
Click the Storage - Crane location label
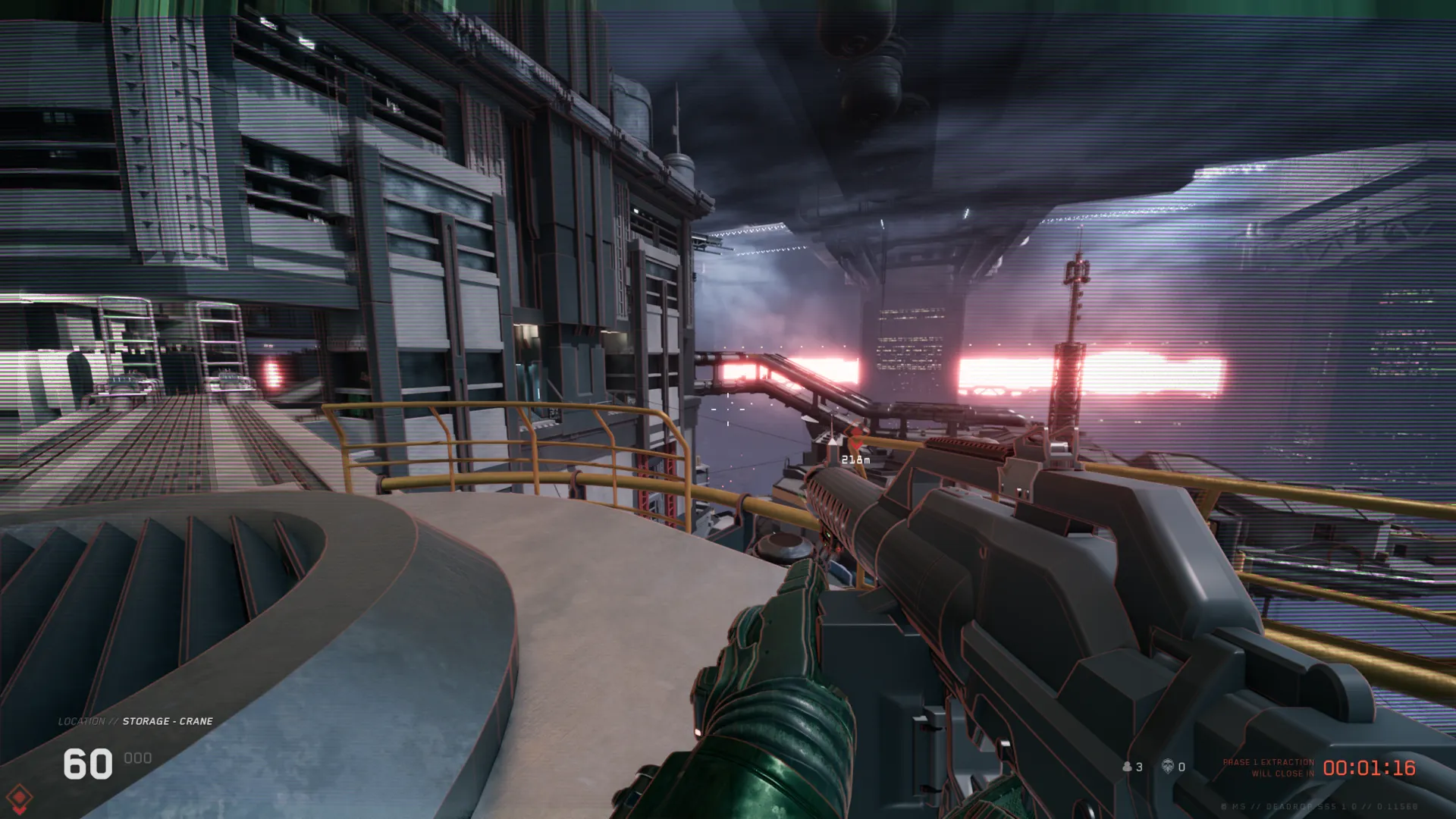point(168,721)
